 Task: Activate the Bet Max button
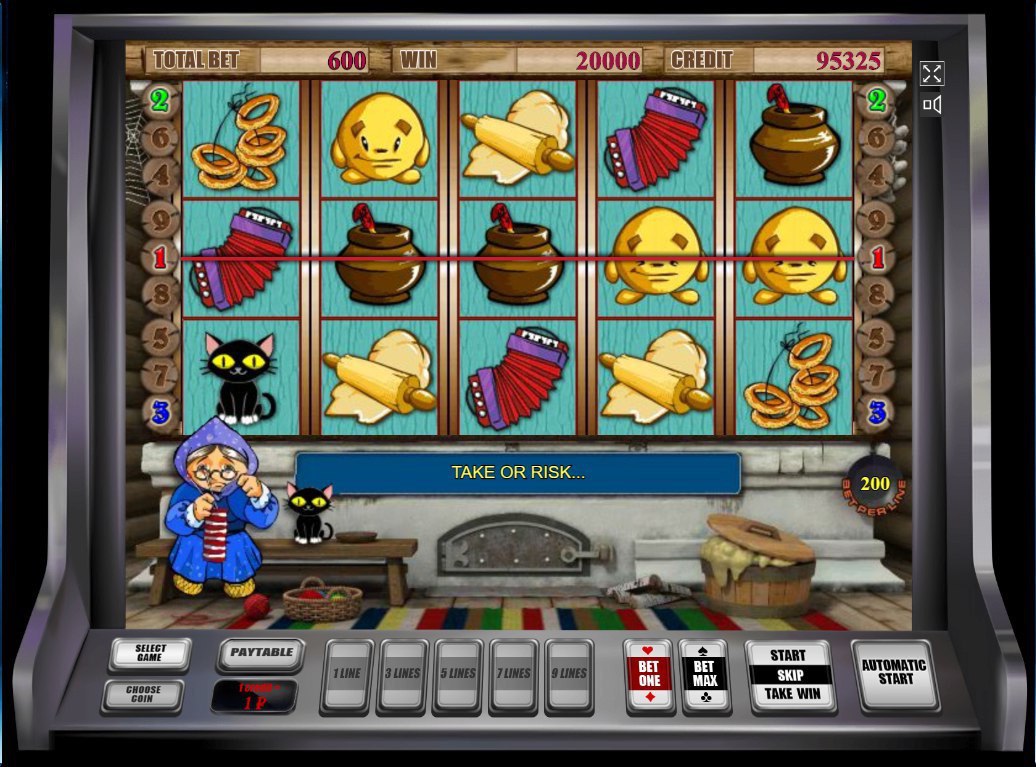[x=705, y=675]
